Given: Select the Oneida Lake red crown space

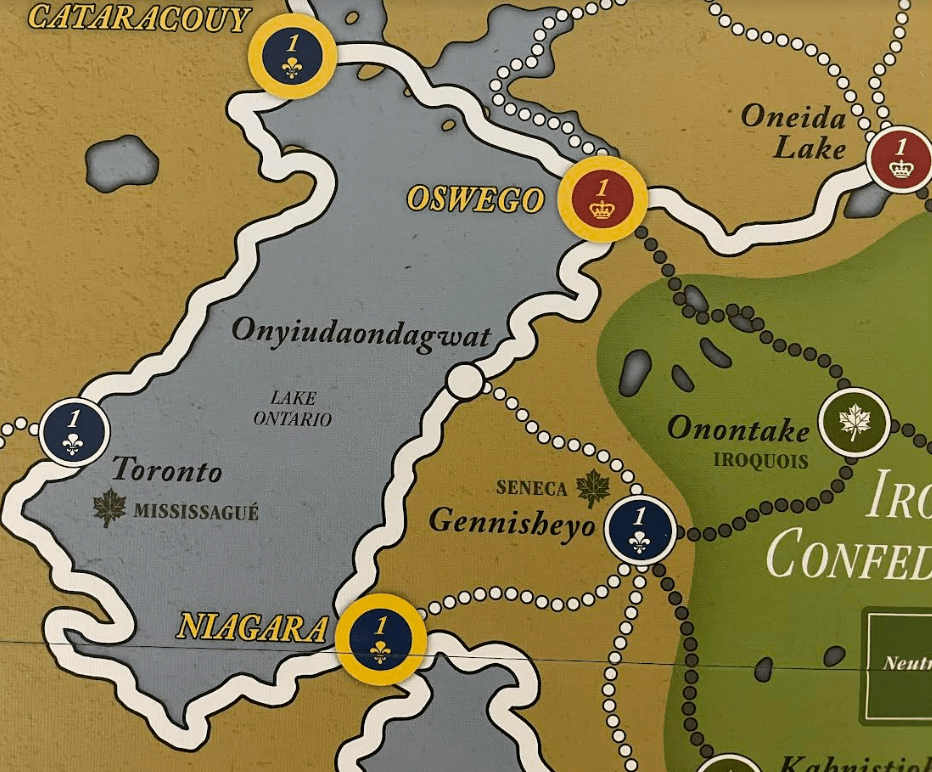Looking at the screenshot, I should click(x=900, y=158).
